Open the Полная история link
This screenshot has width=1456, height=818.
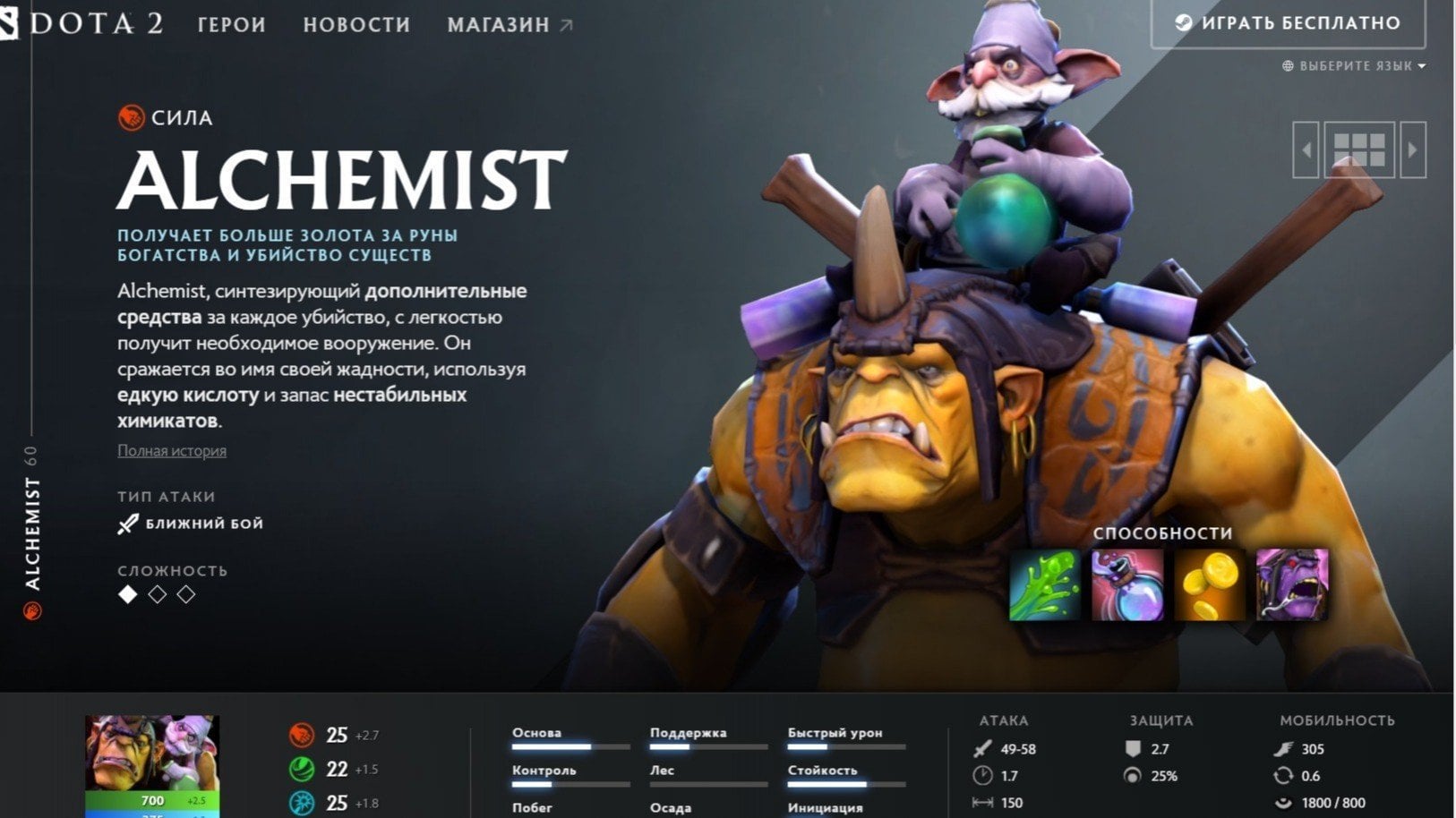point(170,451)
